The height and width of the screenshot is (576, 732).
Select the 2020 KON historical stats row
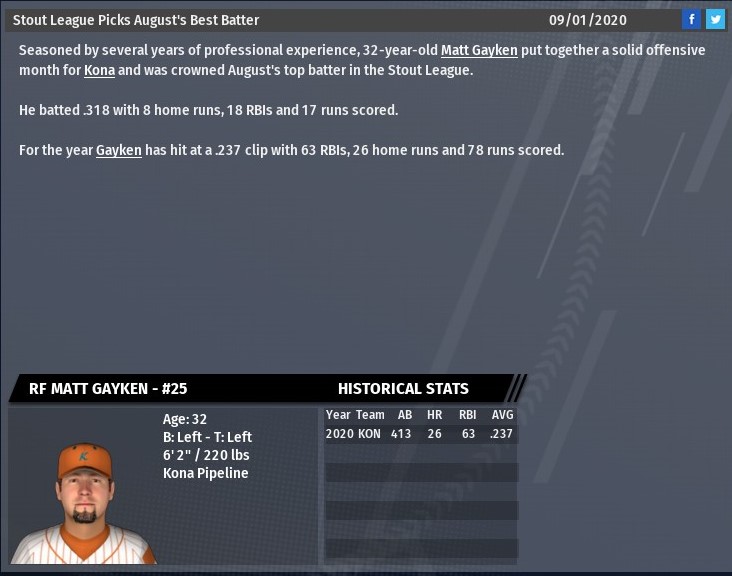pyautogui.click(x=420, y=434)
